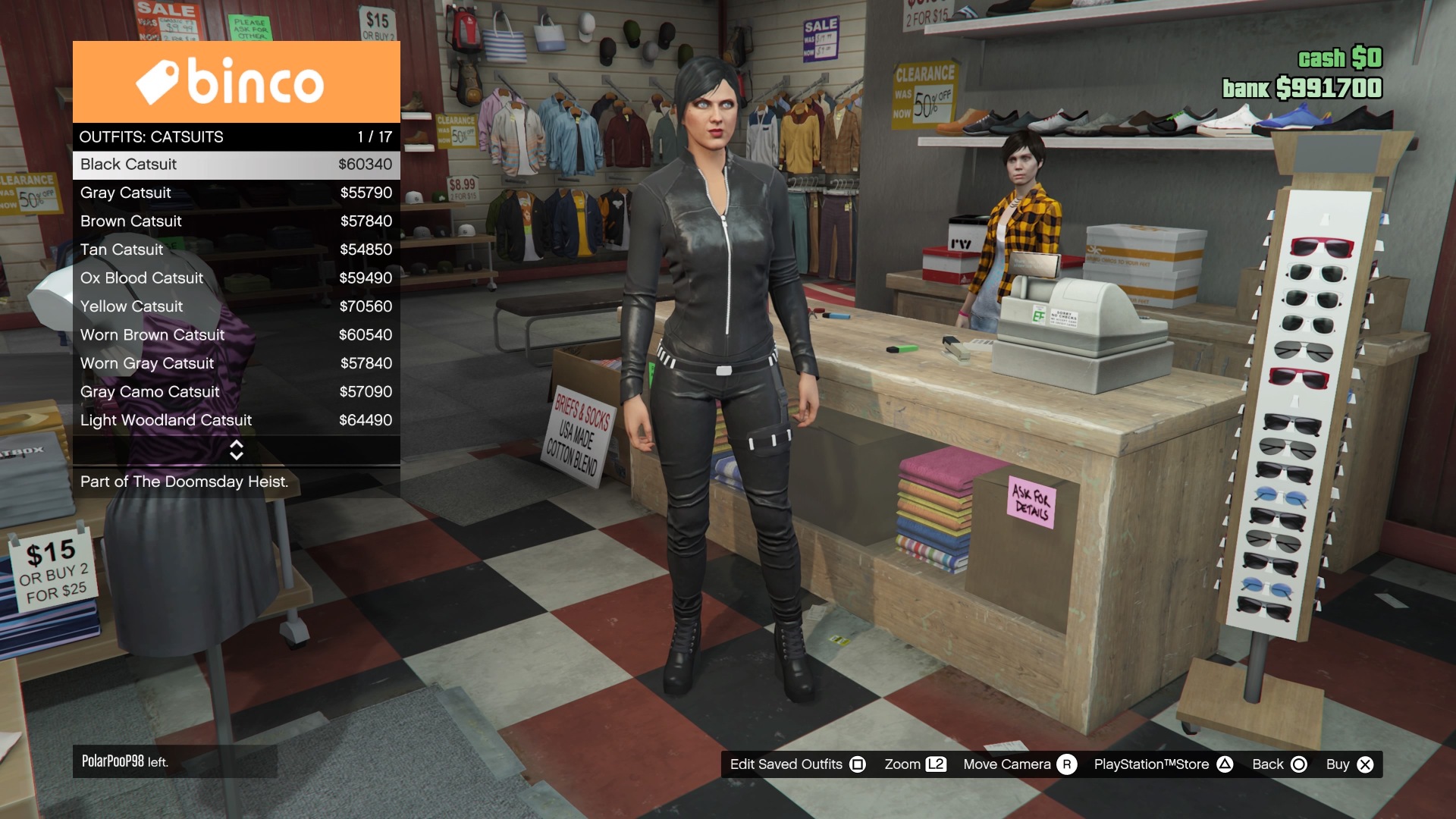This screenshot has height=819, width=1456.
Task: Click the square Edit Saved Outfits icon
Action: pyautogui.click(x=858, y=764)
